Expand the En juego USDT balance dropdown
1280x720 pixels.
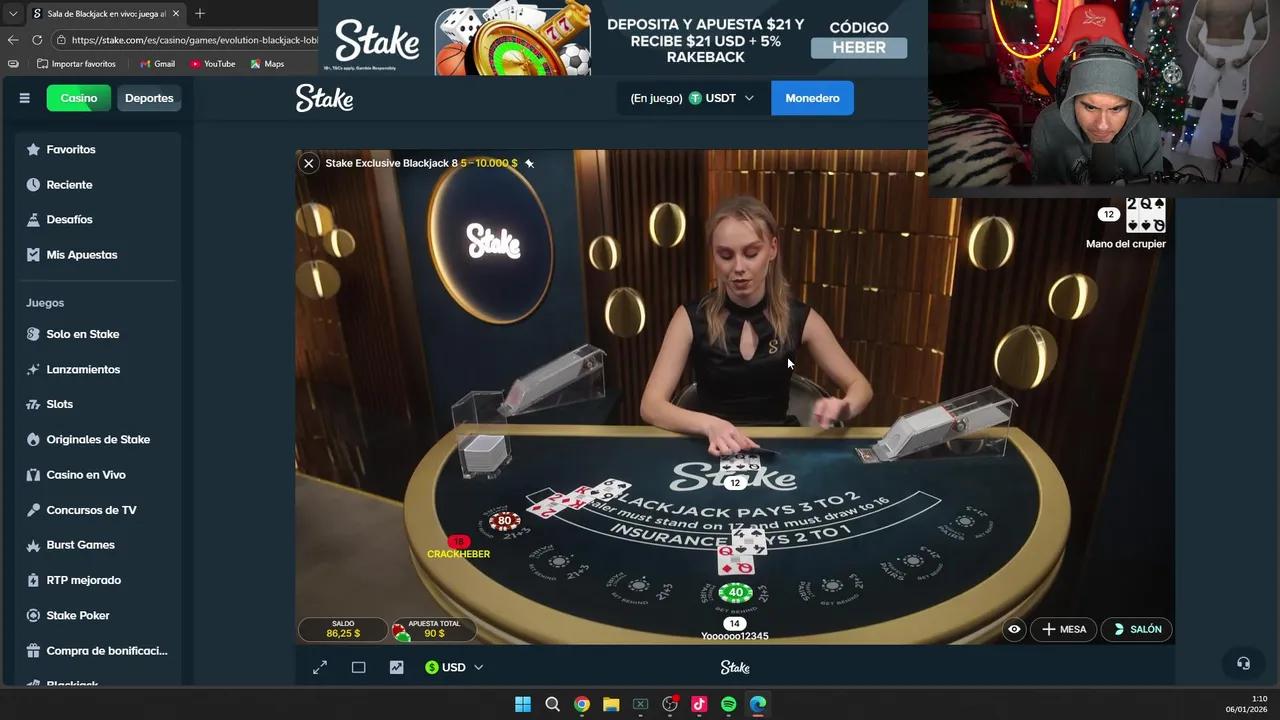(x=693, y=98)
